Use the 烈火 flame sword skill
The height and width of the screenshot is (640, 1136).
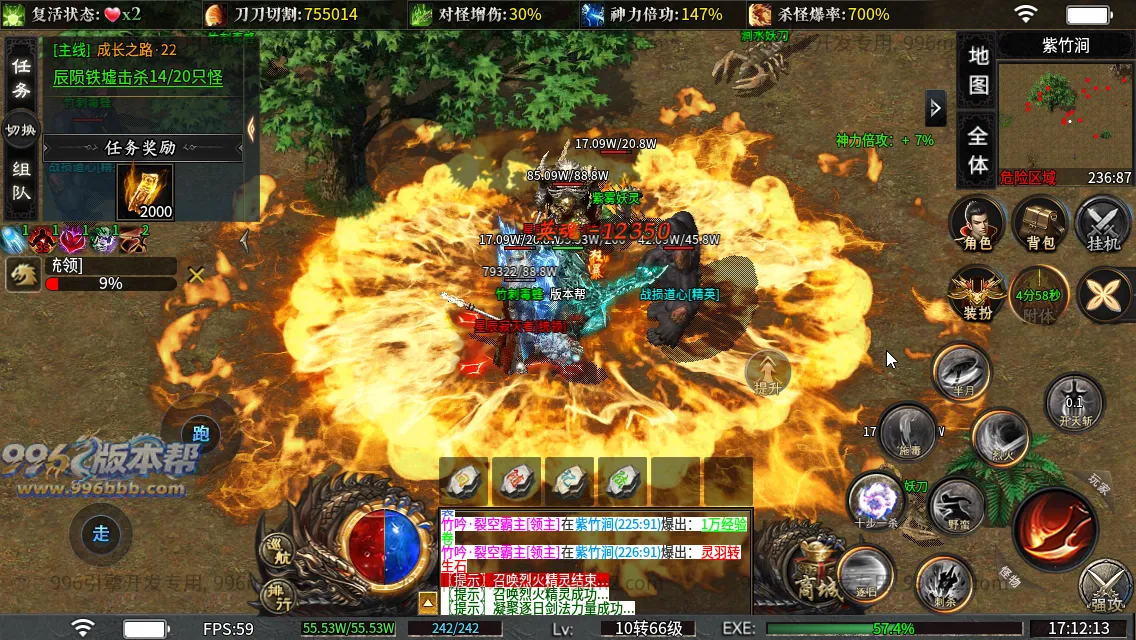1000,438
